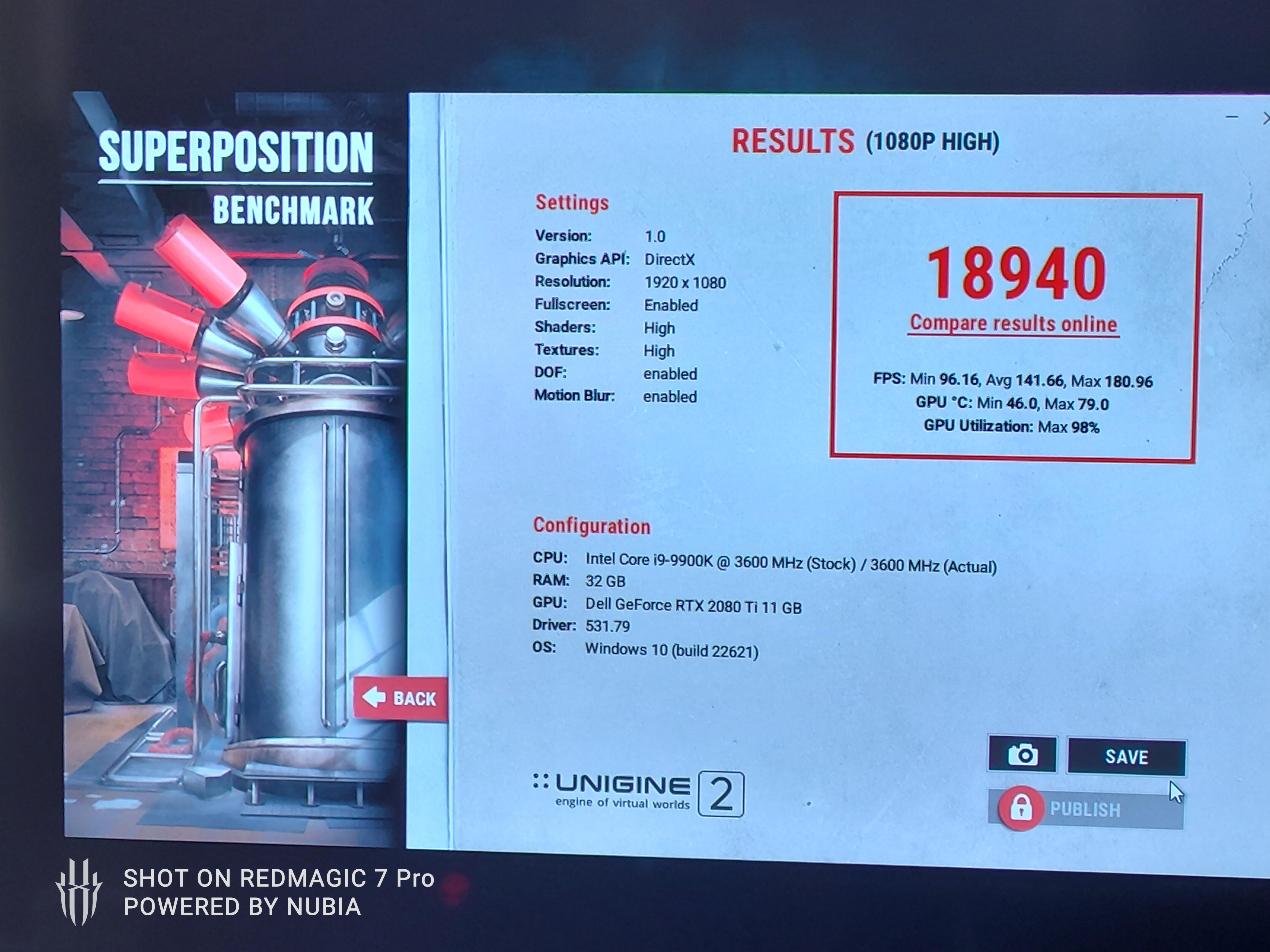This screenshot has width=1270, height=952.
Task: Take a screenshot with the camera button
Action: tap(1023, 754)
